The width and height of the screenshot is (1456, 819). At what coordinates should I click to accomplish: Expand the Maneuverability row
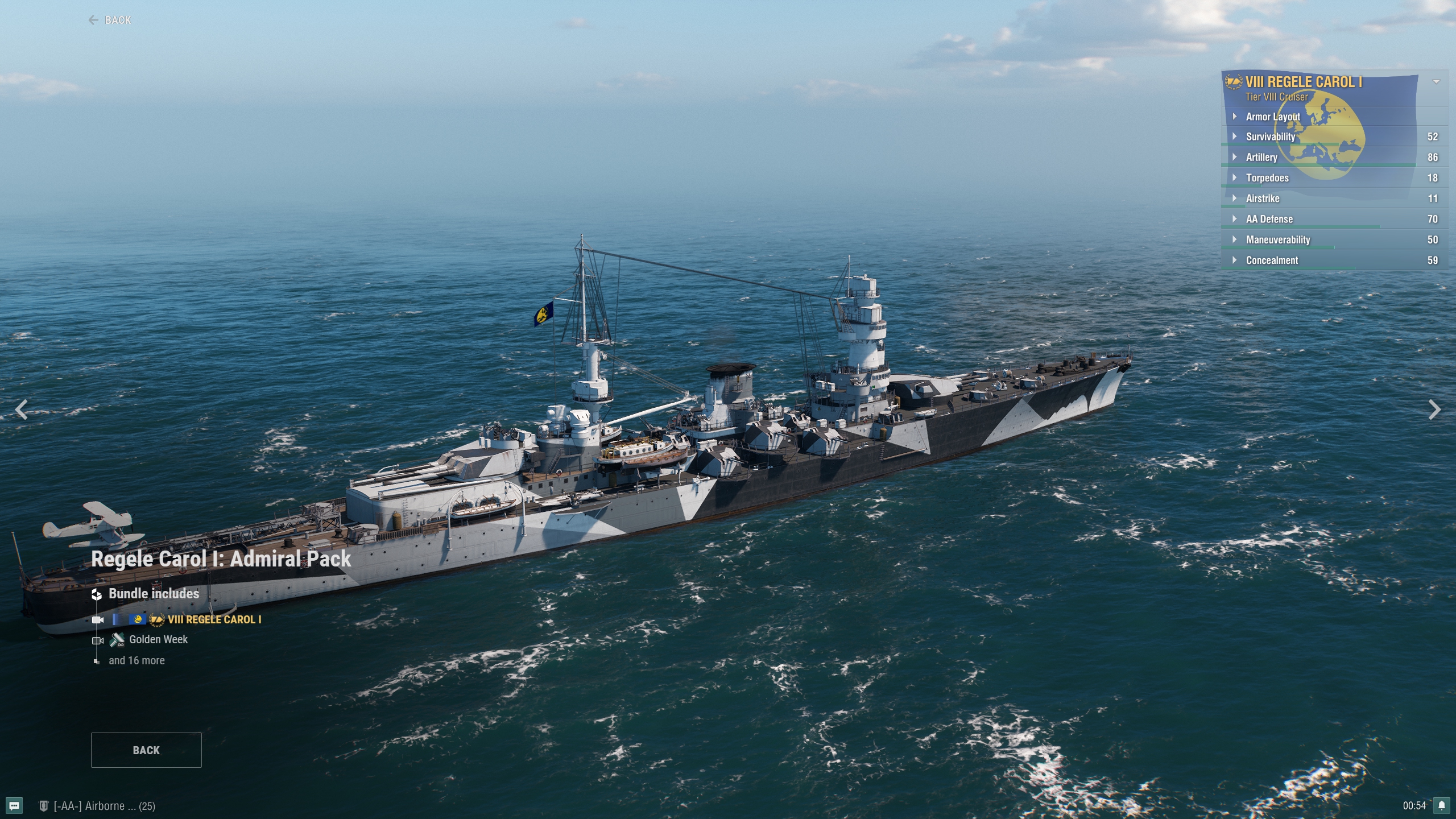(1277, 240)
